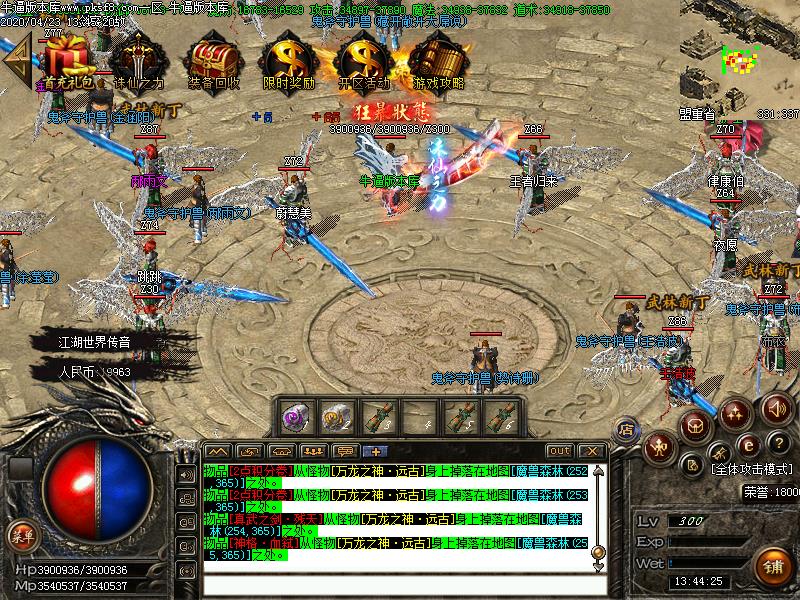The width and height of the screenshot is (800, 600).
Task: Open the round 菜单 menu button
Action: pyautogui.click(x=22, y=536)
